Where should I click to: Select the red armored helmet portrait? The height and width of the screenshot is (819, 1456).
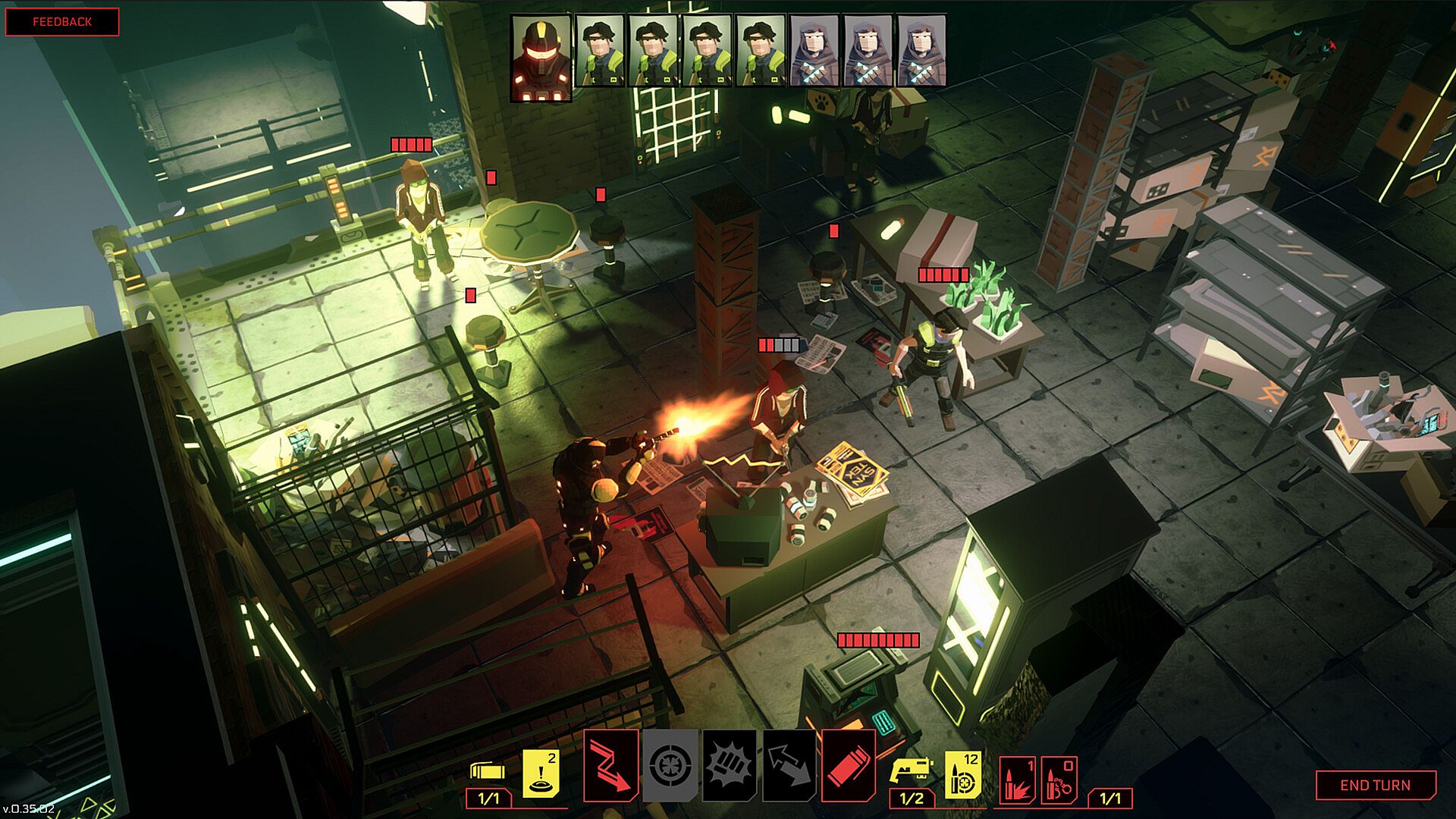click(541, 59)
